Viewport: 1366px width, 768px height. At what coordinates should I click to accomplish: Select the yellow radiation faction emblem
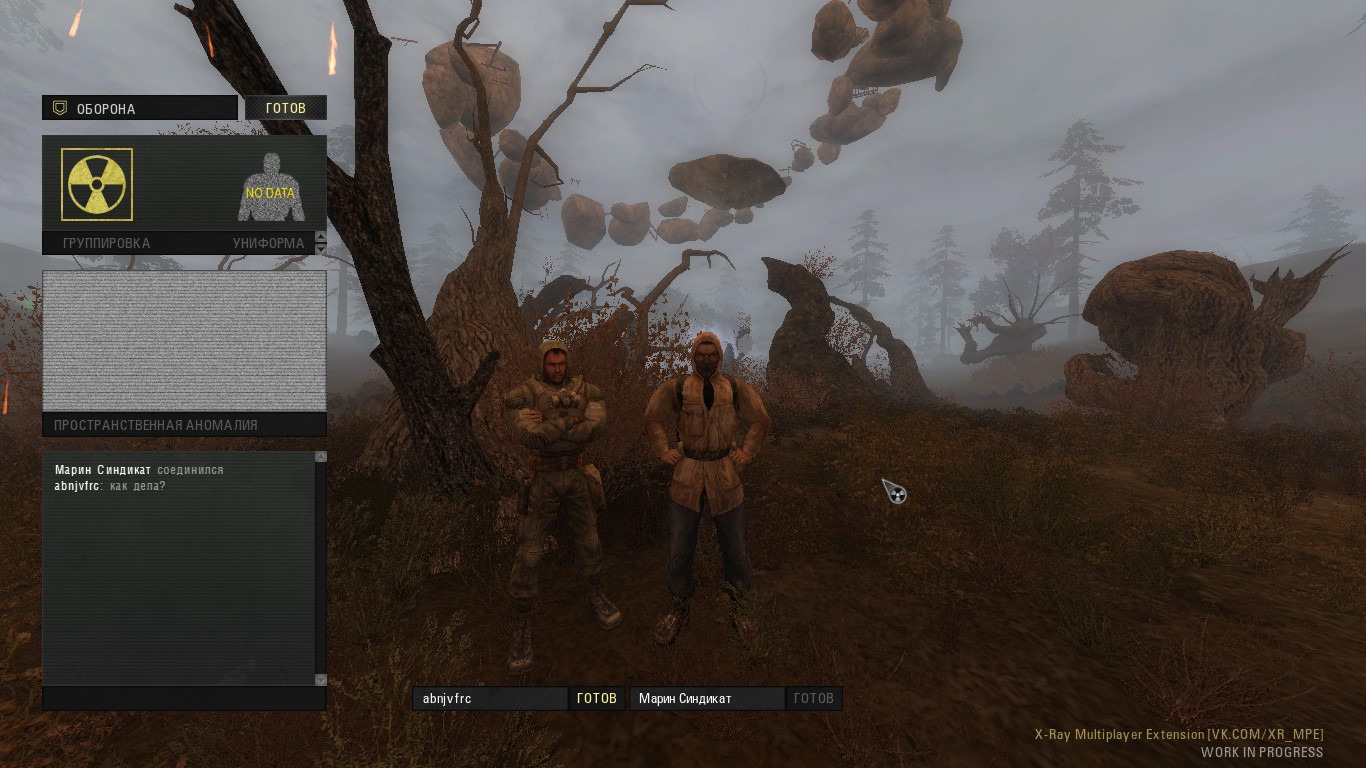point(97,184)
